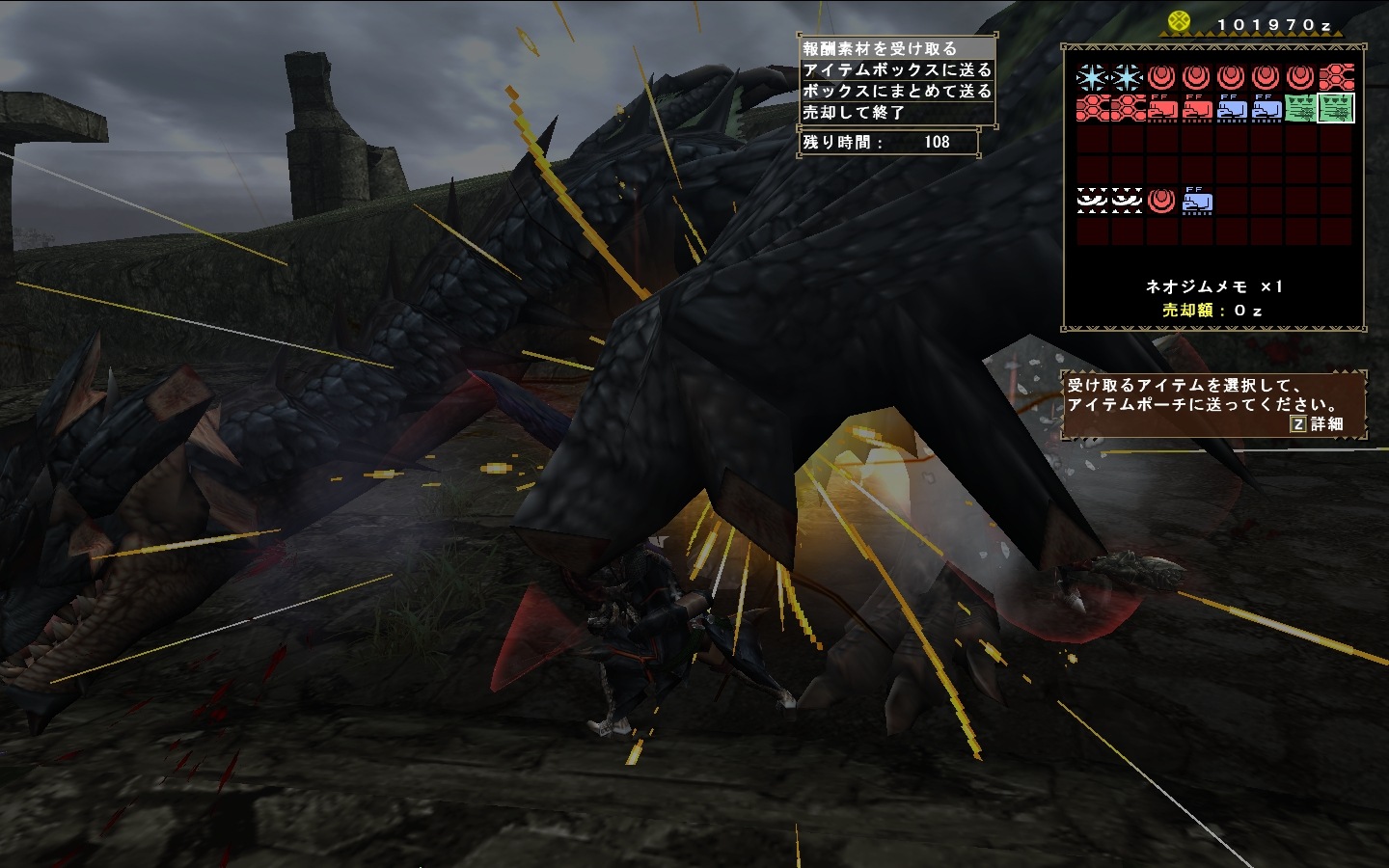
Task: Select アイテムボックスに送る option
Action: point(896,69)
